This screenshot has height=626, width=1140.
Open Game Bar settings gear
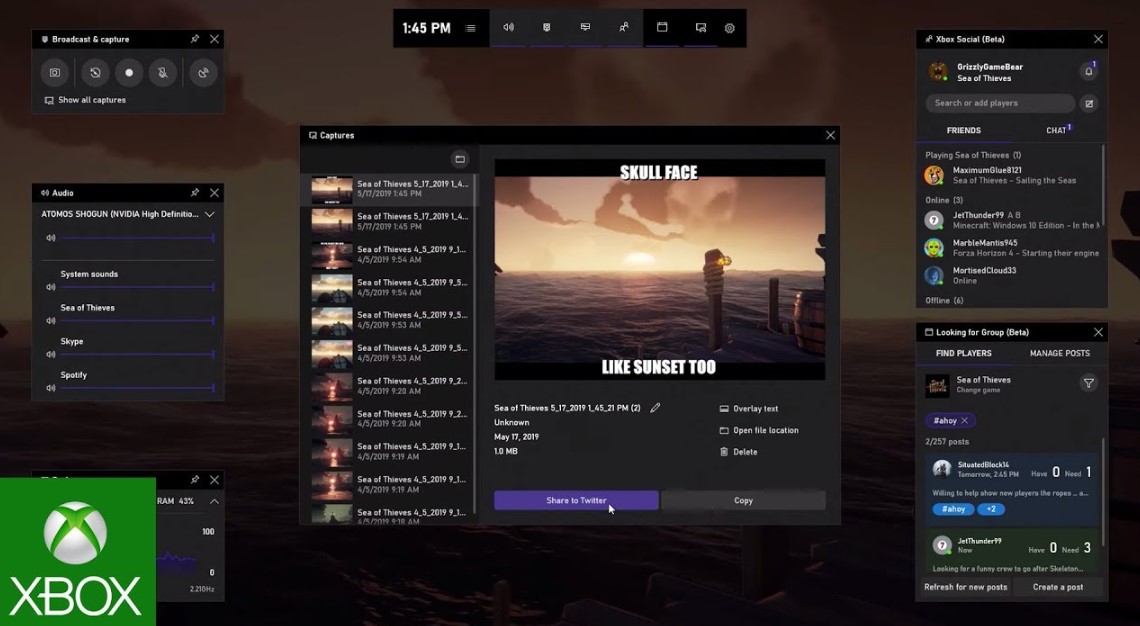729,28
